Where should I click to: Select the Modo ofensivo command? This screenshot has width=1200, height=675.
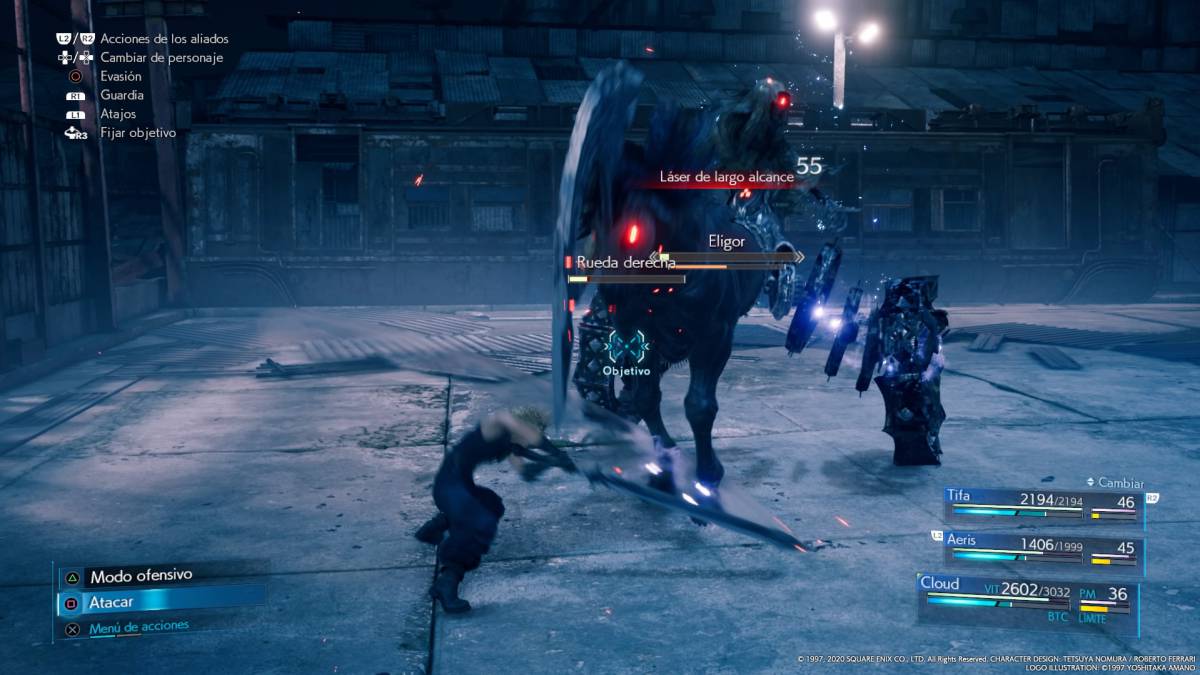coord(140,577)
